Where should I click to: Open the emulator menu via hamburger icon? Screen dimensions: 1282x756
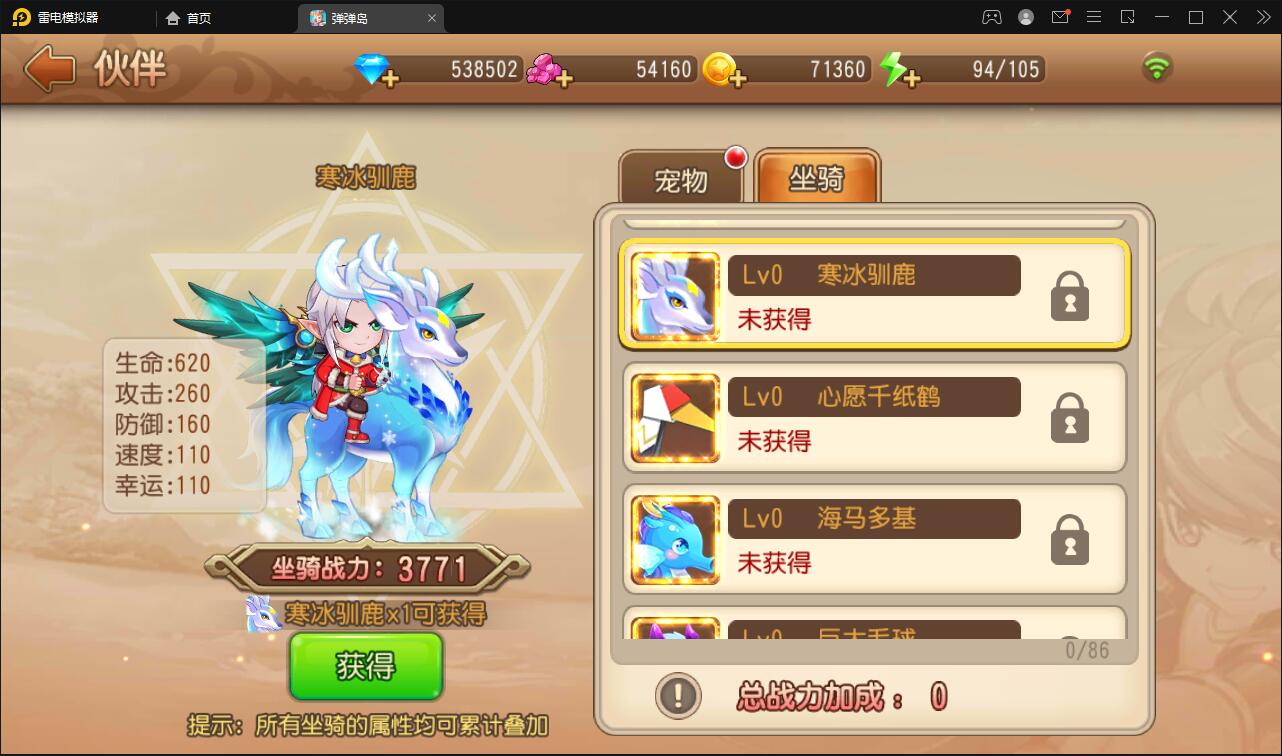pyautogui.click(x=1094, y=17)
